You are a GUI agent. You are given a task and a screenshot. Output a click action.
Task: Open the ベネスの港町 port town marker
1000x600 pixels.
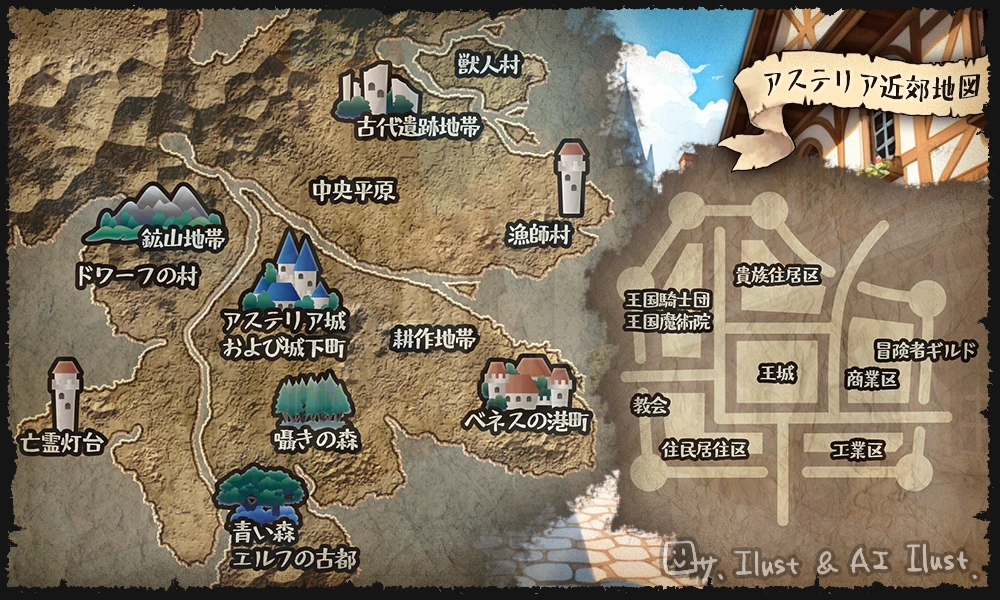click(527, 383)
